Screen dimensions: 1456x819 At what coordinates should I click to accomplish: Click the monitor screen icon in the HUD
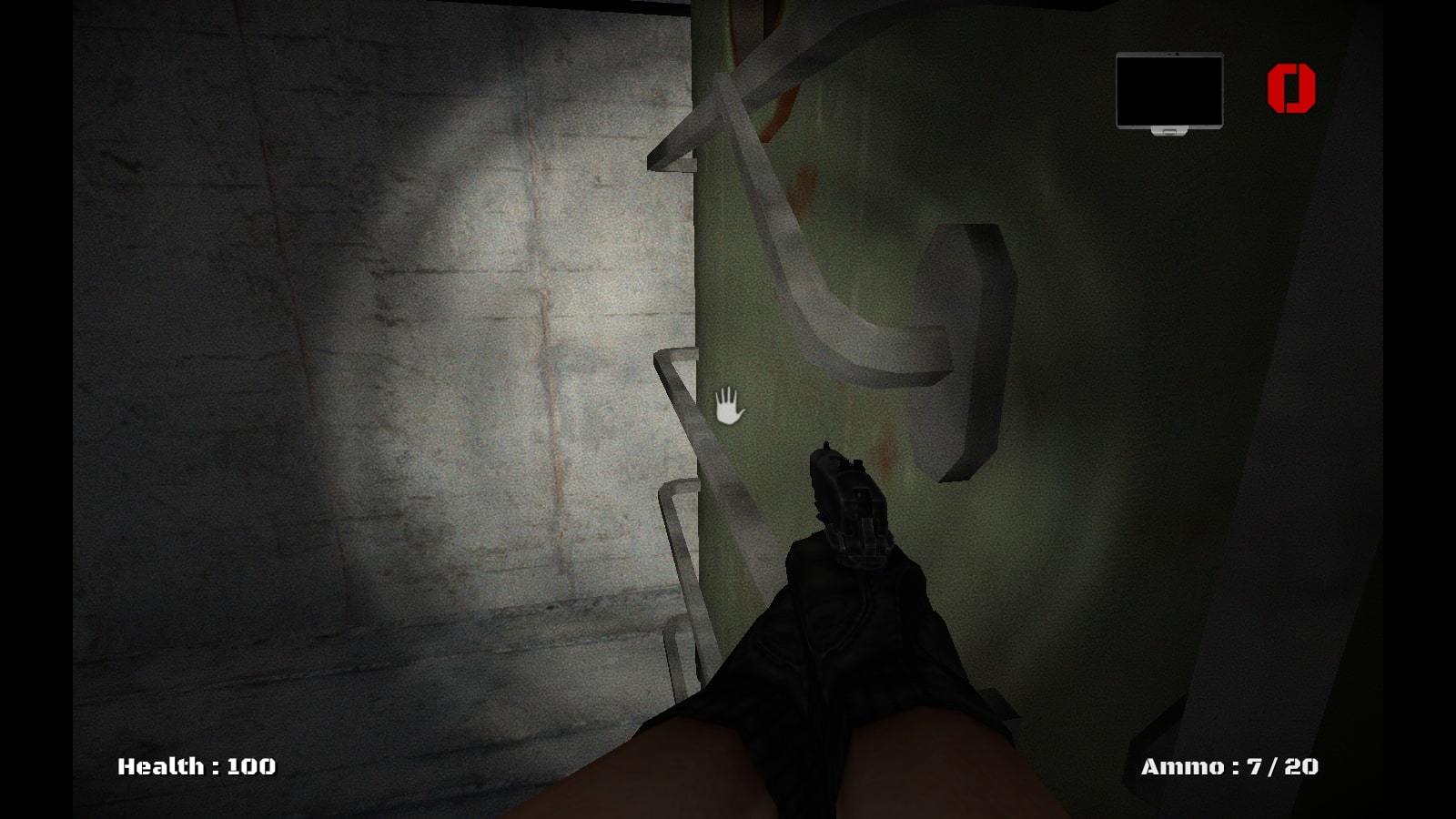coord(1169,91)
